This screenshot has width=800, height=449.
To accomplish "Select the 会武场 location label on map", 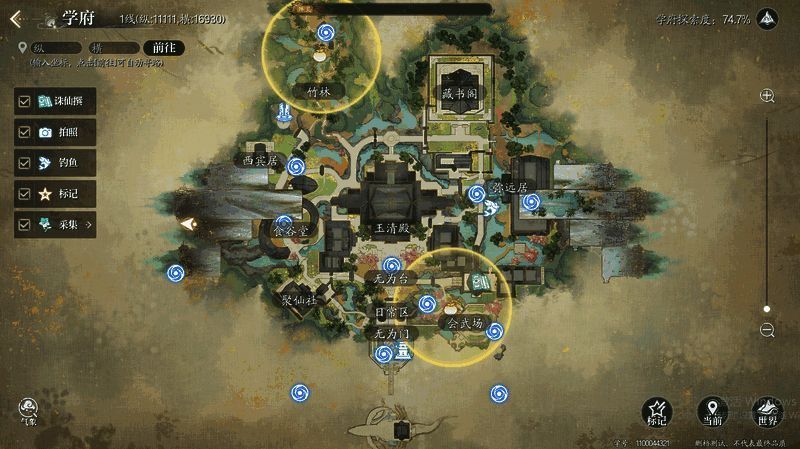I will point(464,324).
